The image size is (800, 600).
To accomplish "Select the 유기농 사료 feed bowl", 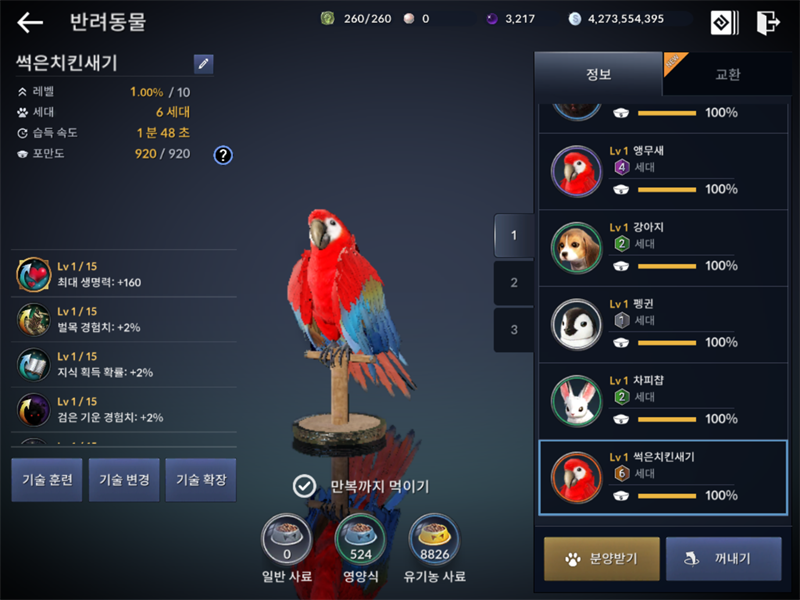I will point(435,540).
